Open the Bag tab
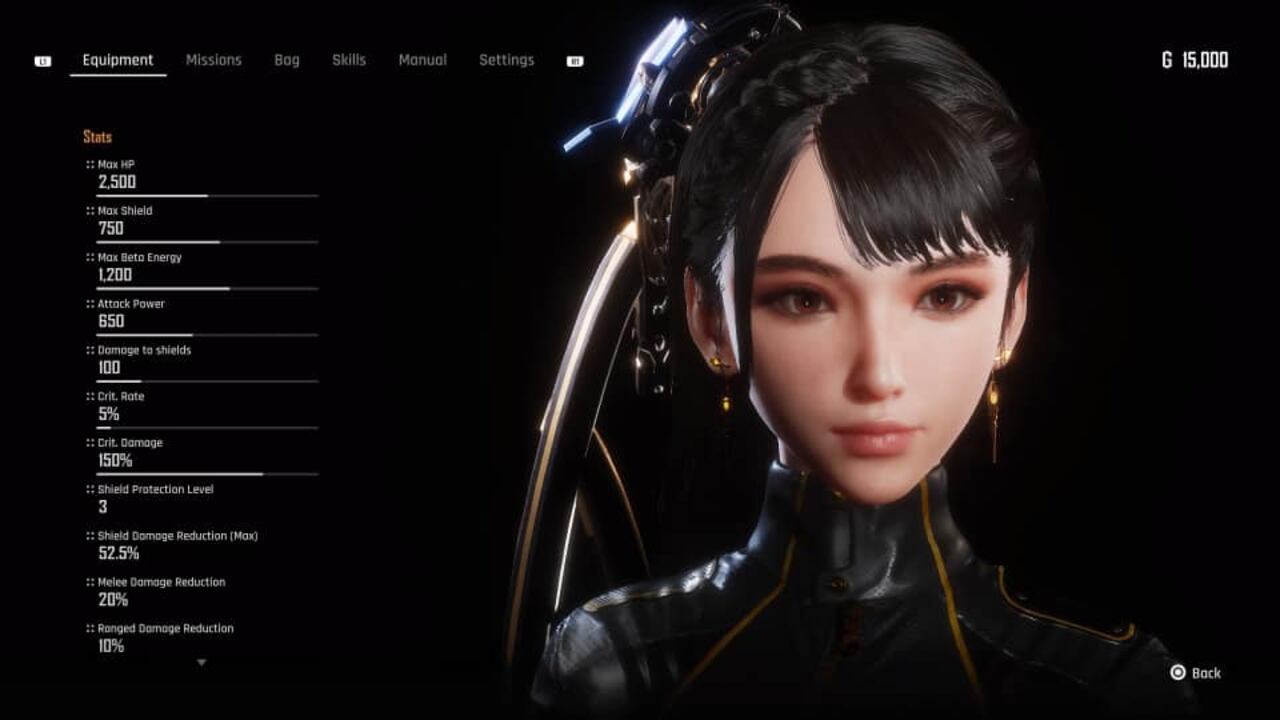The image size is (1280, 720). [286, 60]
